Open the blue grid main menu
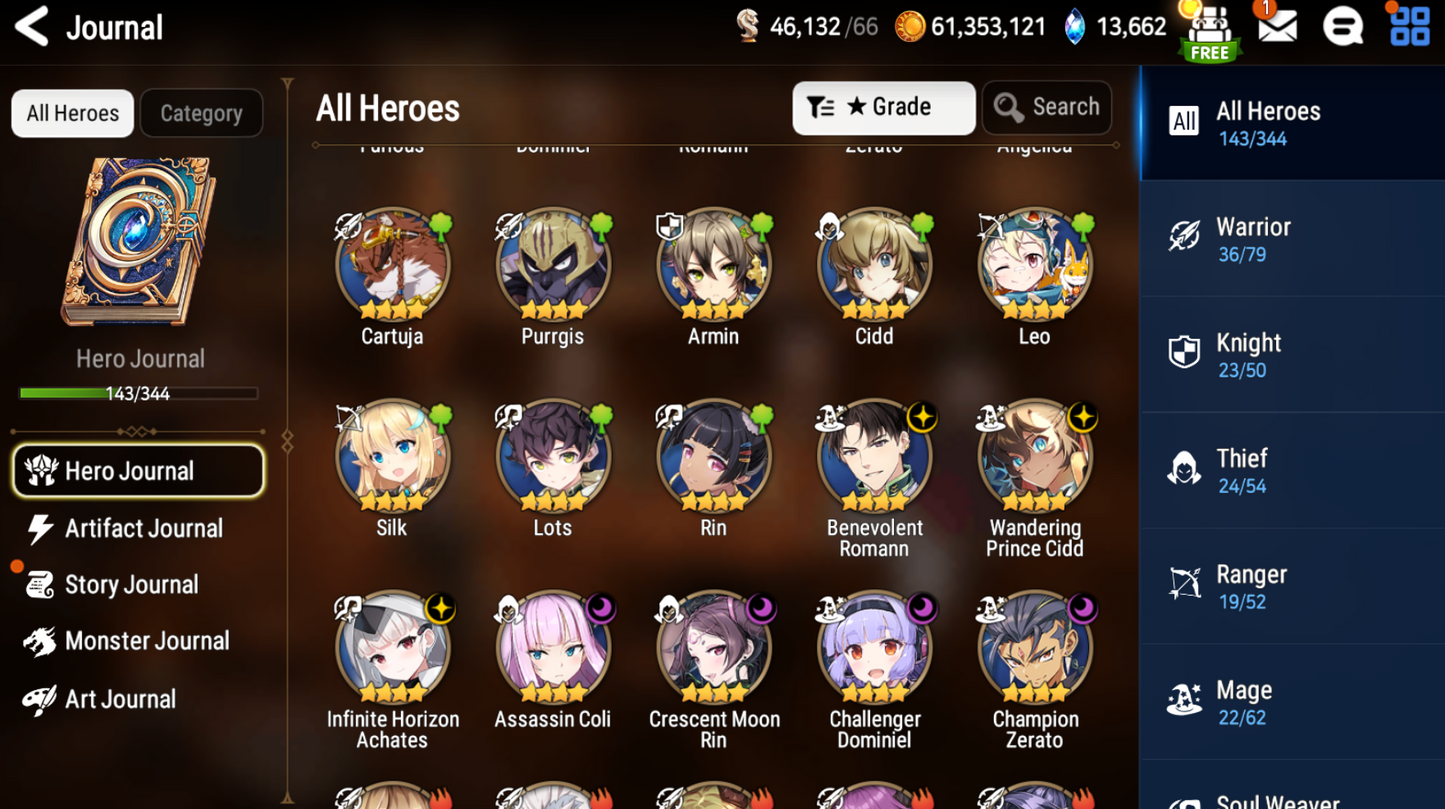Screen dimensions: 1445x809 coord(1410,27)
